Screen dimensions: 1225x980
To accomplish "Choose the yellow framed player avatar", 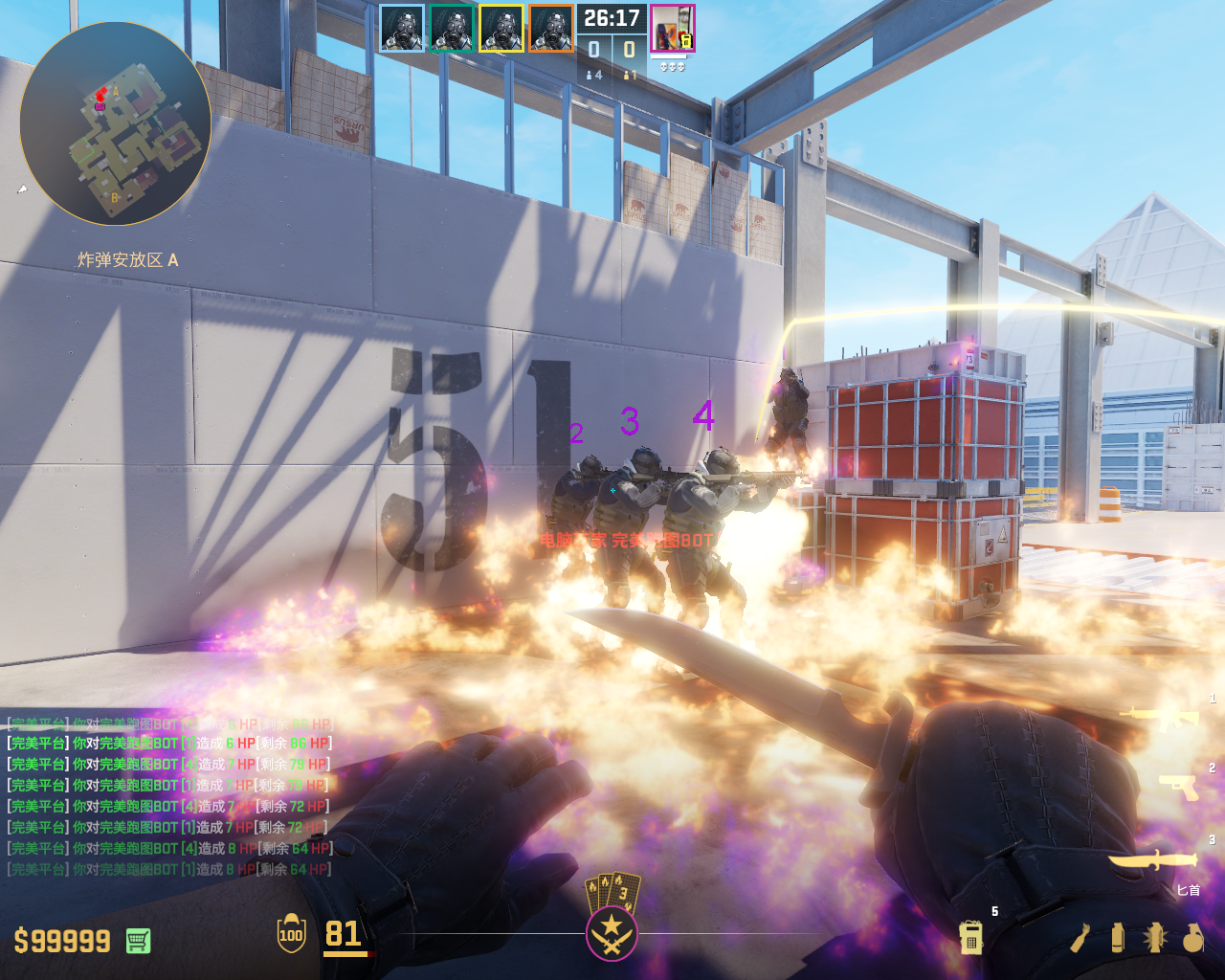I will click(x=501, y=29).
